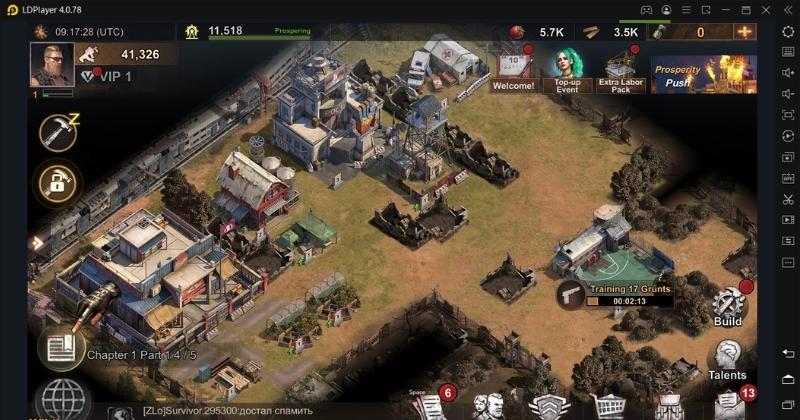Viewport: 800px width, 420px height.
Task: Open the mail envelope with 13 notifications
Action: [x=728, y=404]
